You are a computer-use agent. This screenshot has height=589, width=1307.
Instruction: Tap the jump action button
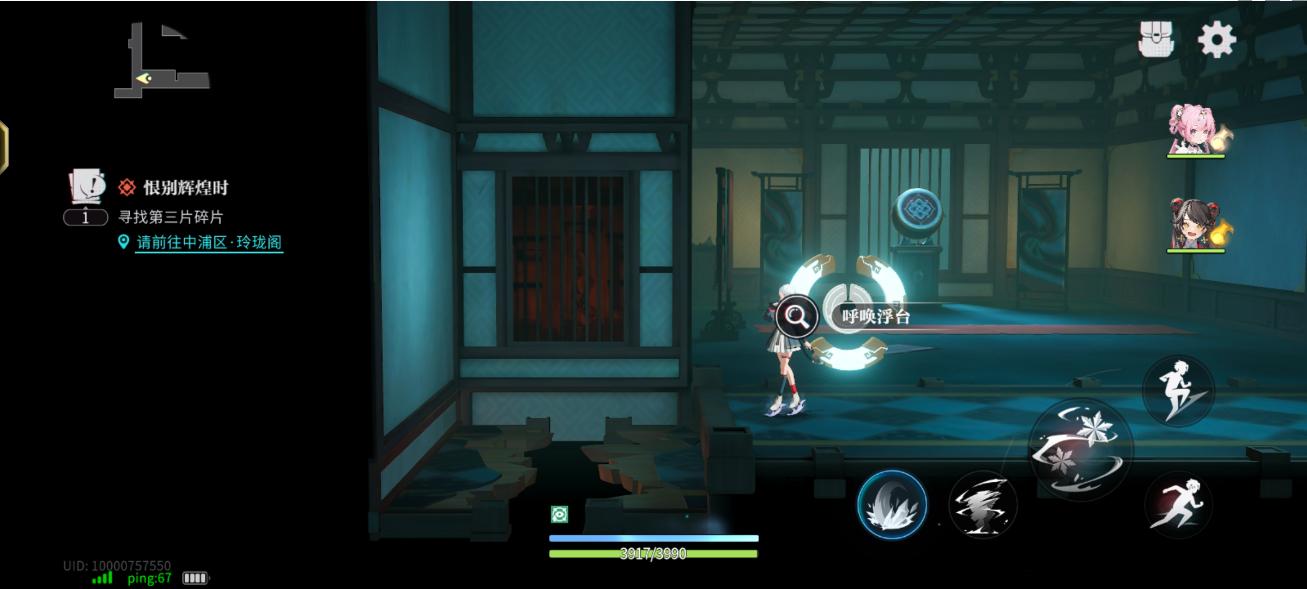coord(1178,390)
